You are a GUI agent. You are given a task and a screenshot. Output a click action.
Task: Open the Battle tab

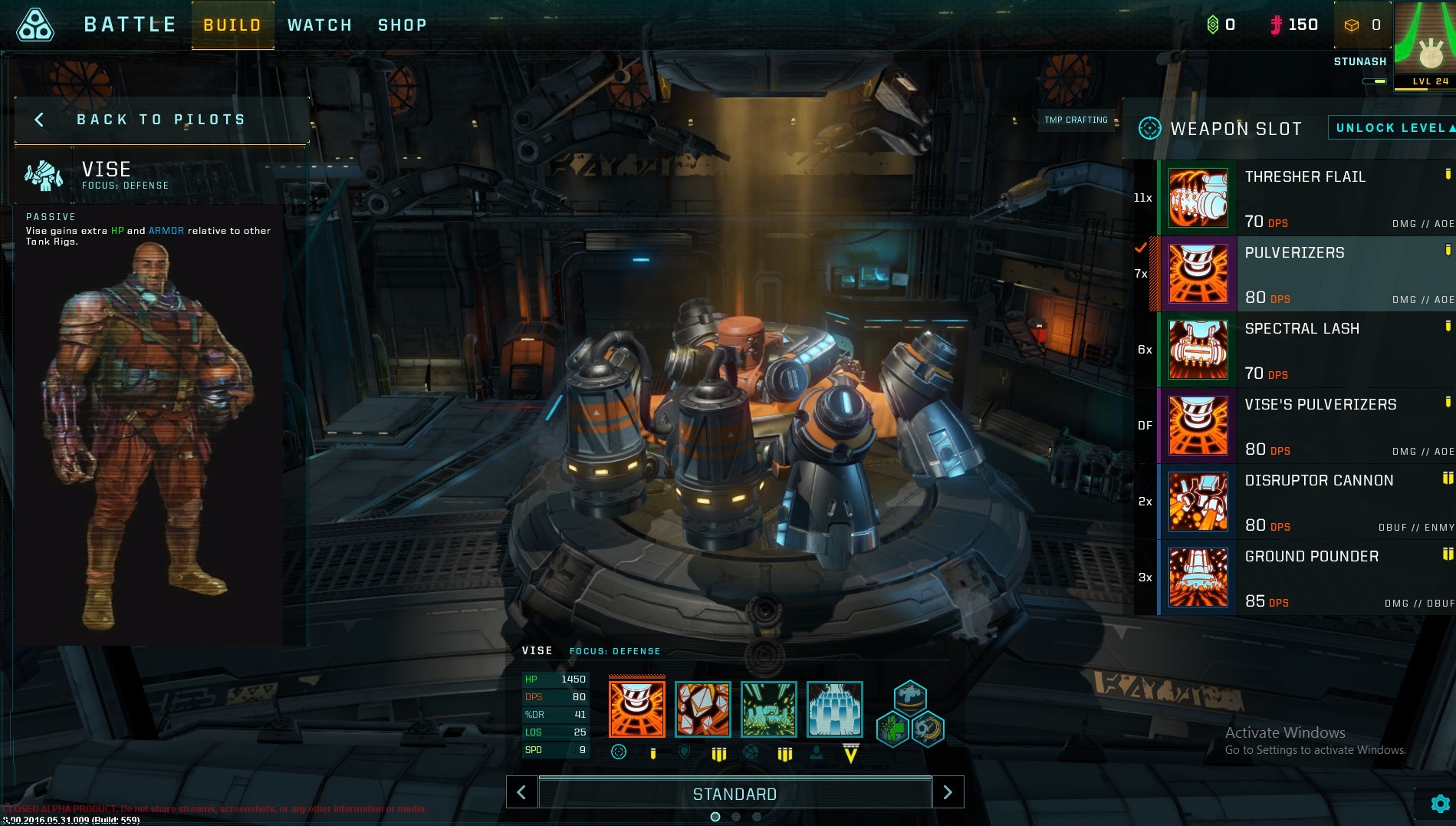(130, 25)
